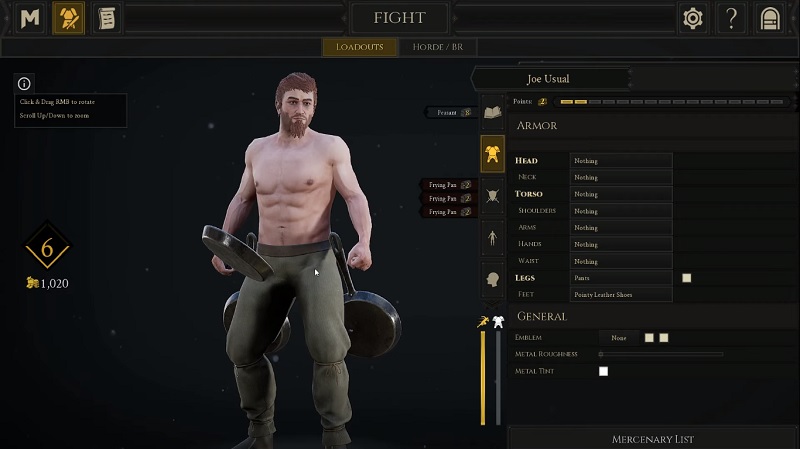Open the scroll icon in top bar
Viewport: 800px width, 449px height.
tap(104, 18)
